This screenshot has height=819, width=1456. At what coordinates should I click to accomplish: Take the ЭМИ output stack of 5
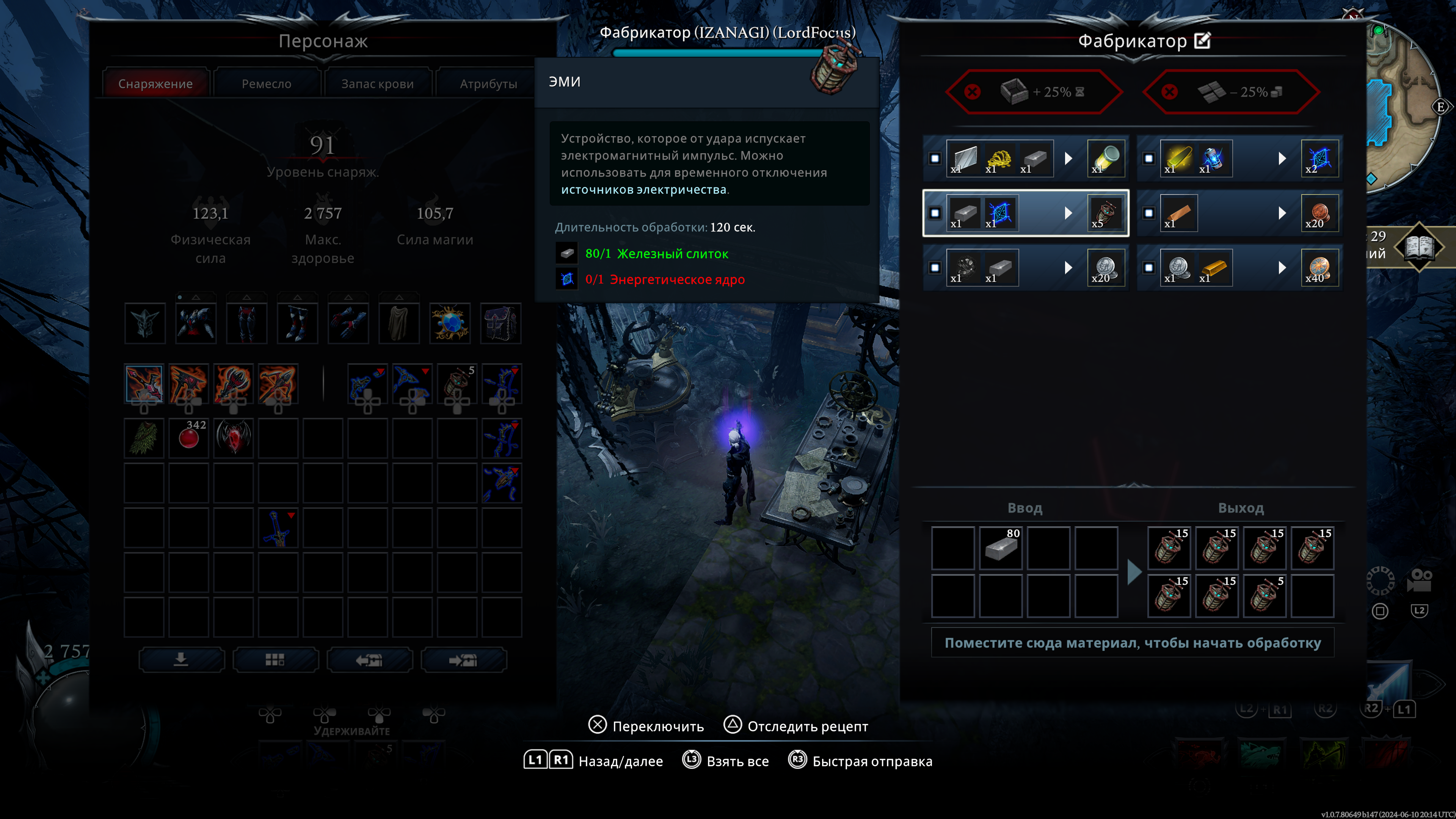pyautogui.click(x=1265, y=596)
